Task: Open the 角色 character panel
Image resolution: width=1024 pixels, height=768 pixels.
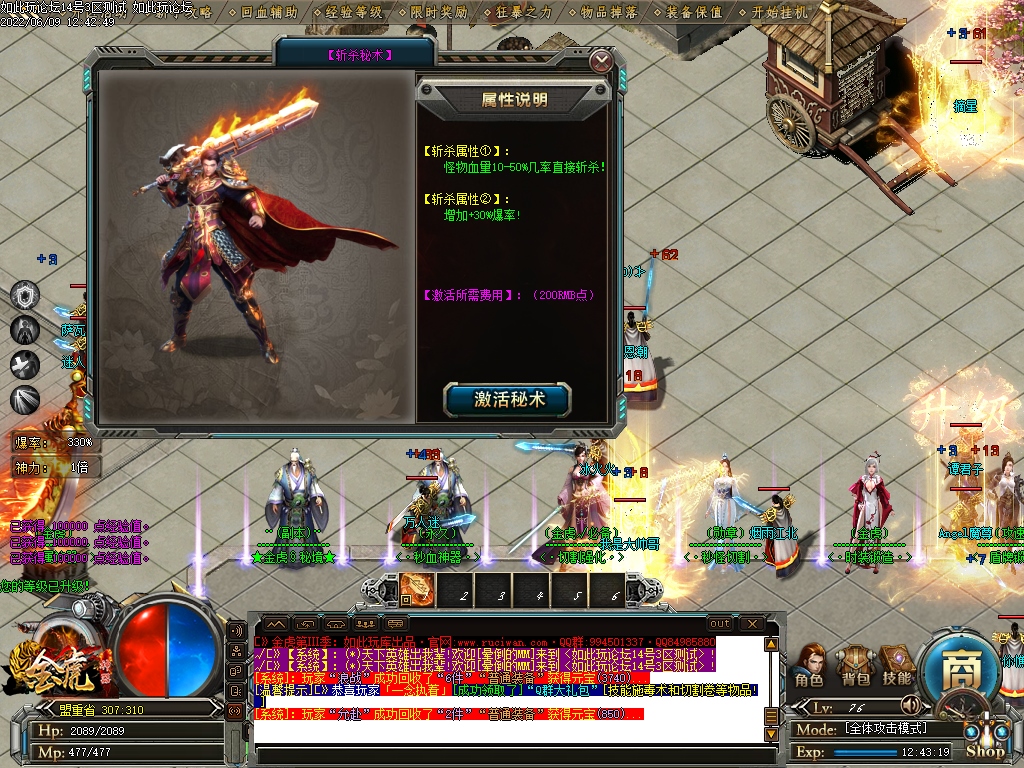Action: coord(808,667)
